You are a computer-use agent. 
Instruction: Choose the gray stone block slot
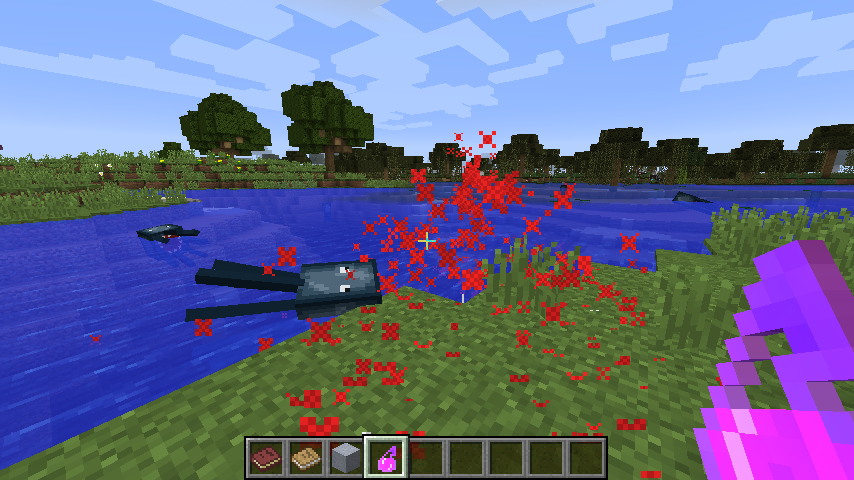(x=346, y=458)
